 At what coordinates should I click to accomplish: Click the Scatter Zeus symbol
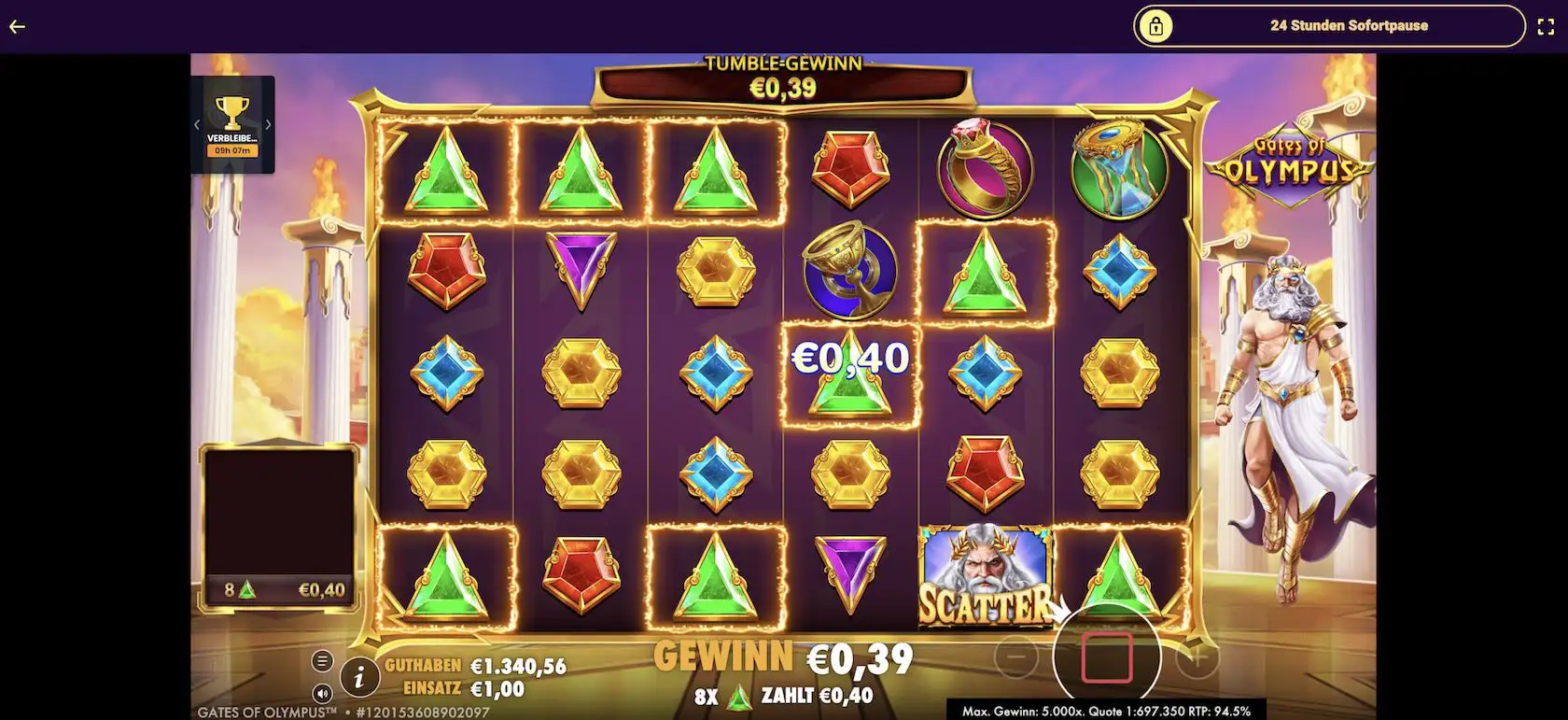(985, 574)
